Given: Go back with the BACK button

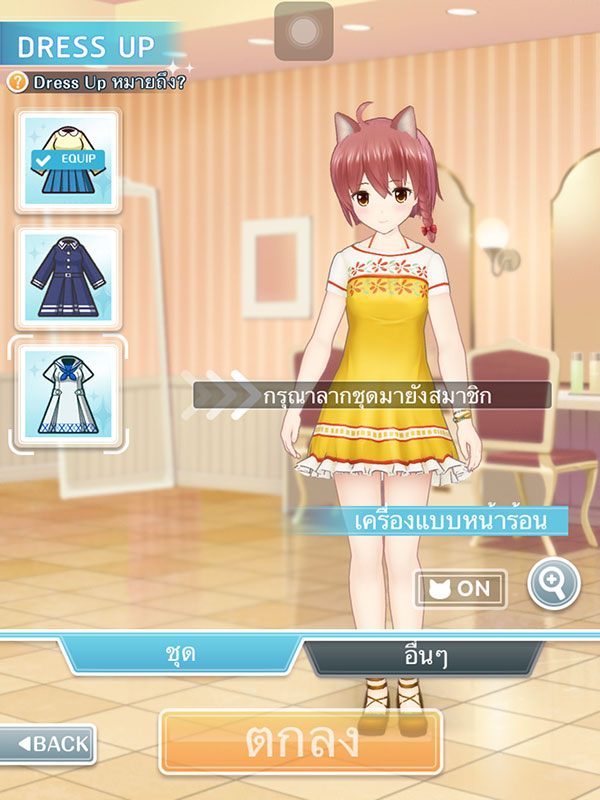Looking at the screenshot, I should 48,743.
